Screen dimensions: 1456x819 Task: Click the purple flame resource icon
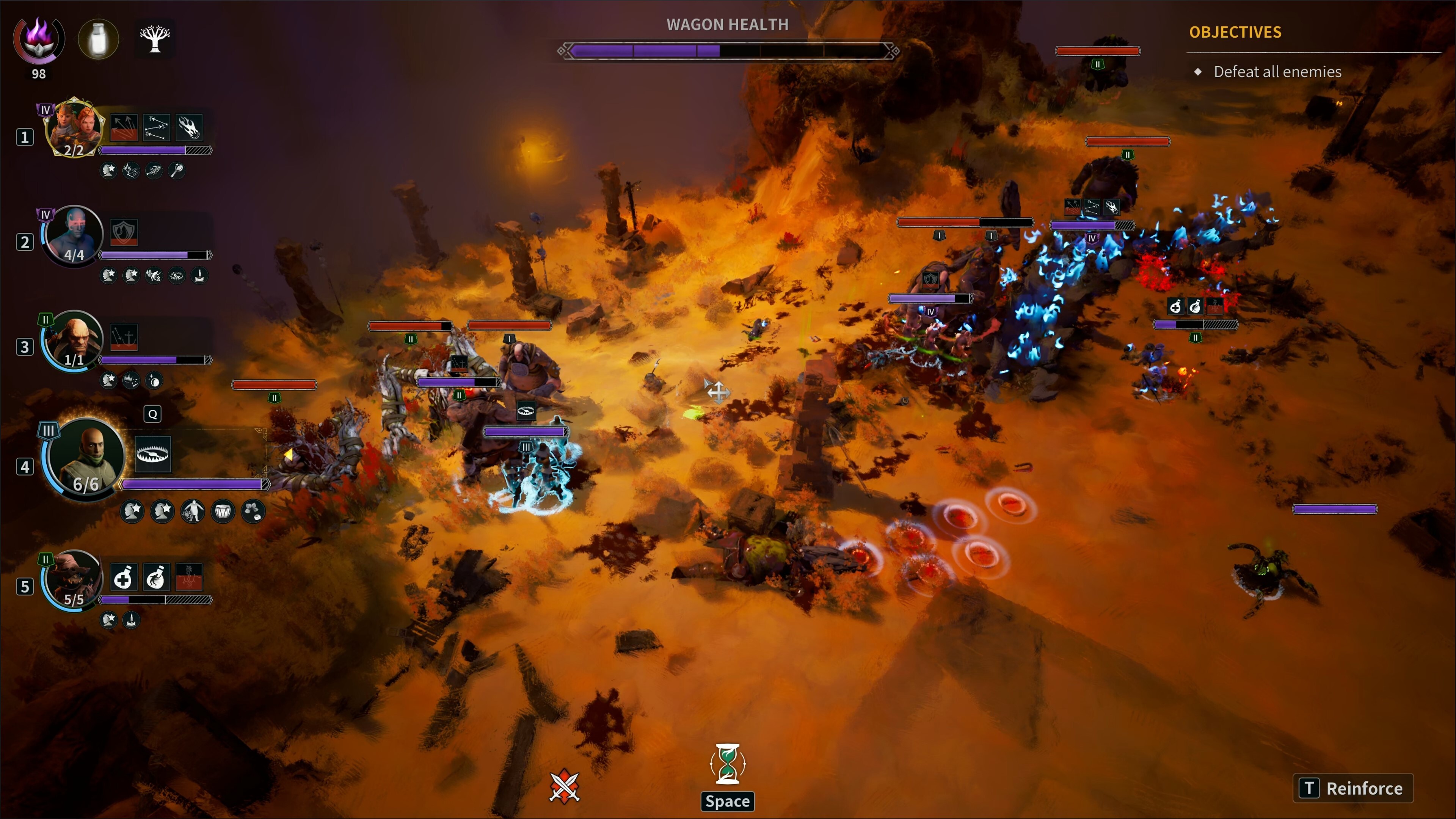(x=38, y=39)
